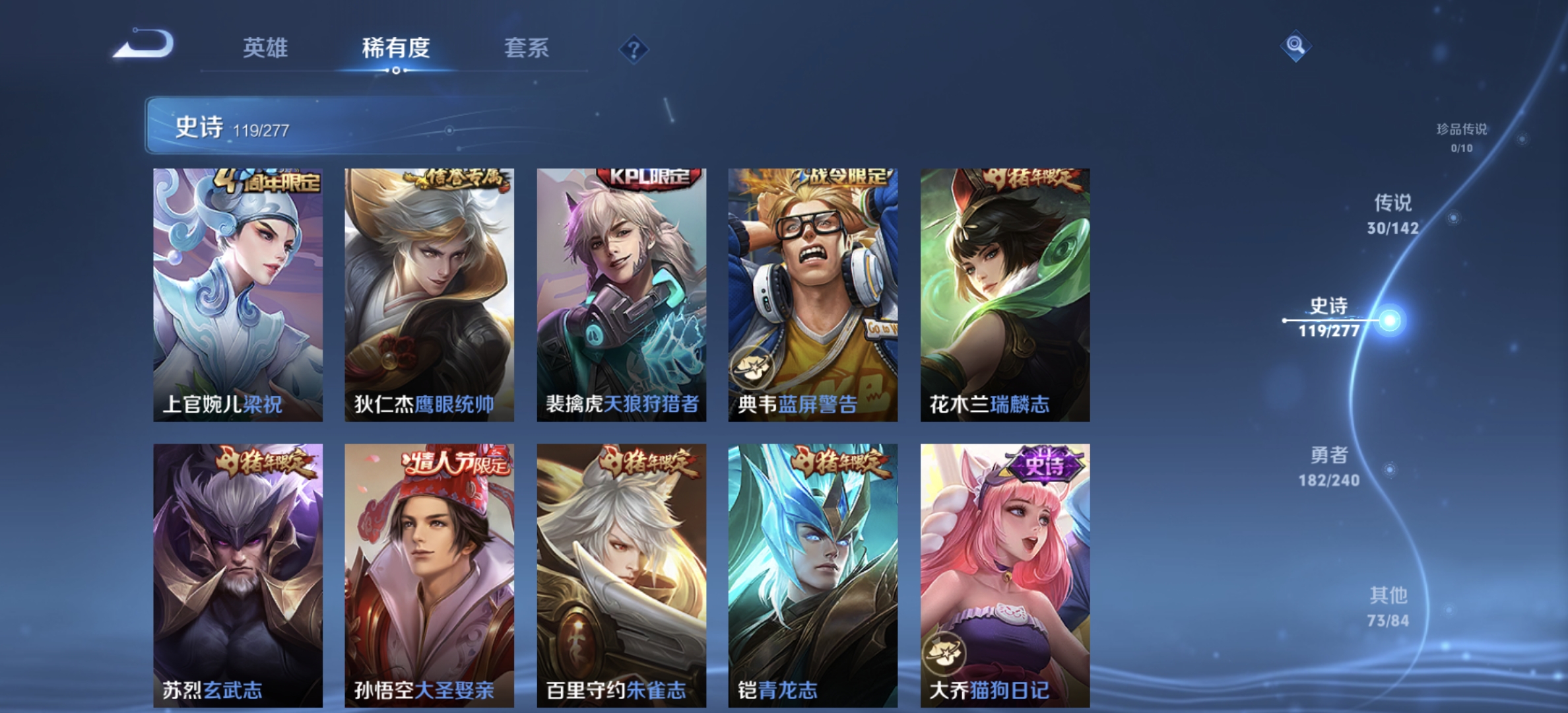The width and height of the screenshot is (1568, 713).
Task: Click the question mark help icon
Action: click(634, 50)
